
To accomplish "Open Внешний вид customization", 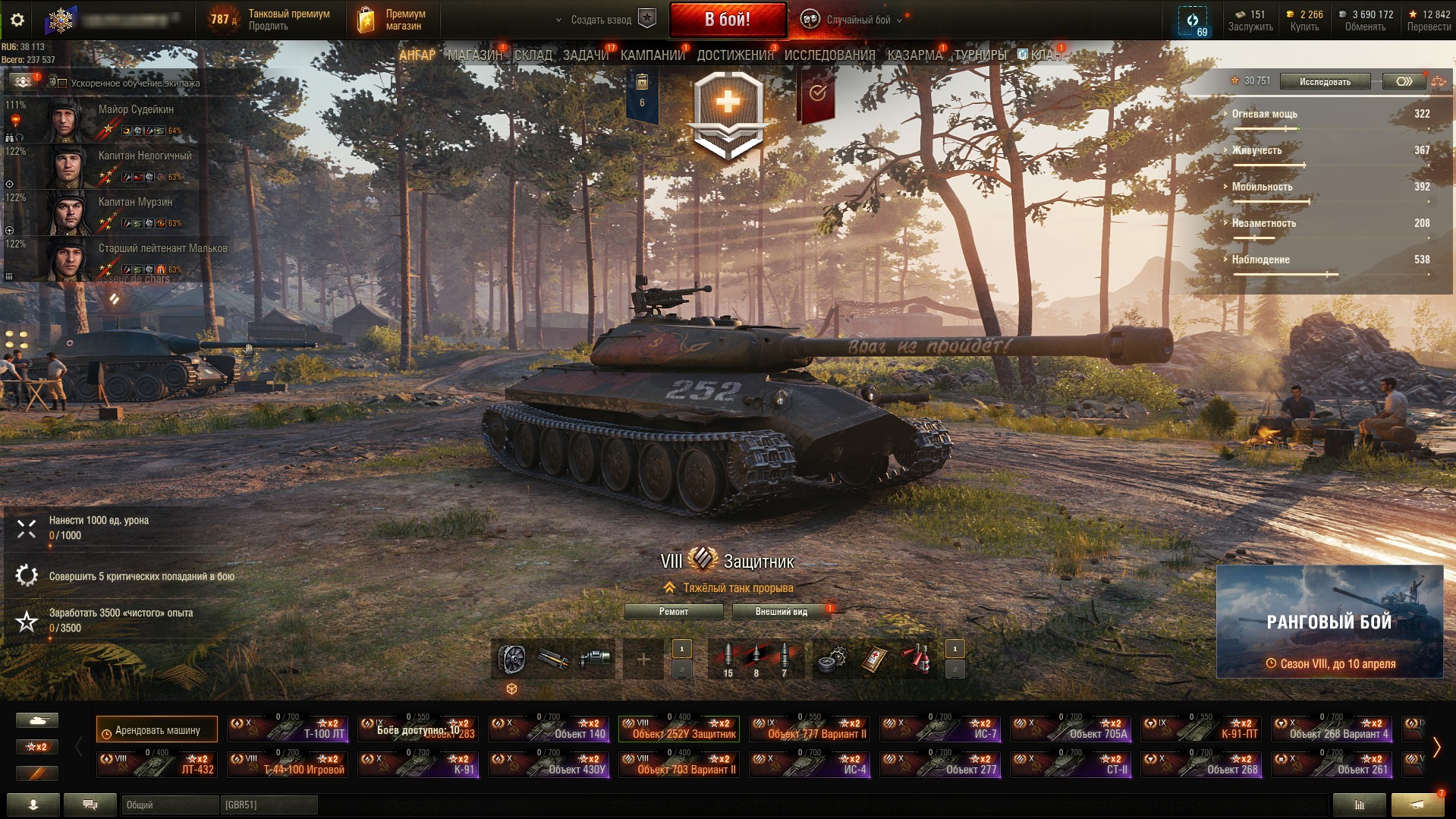I will (781, 612).
